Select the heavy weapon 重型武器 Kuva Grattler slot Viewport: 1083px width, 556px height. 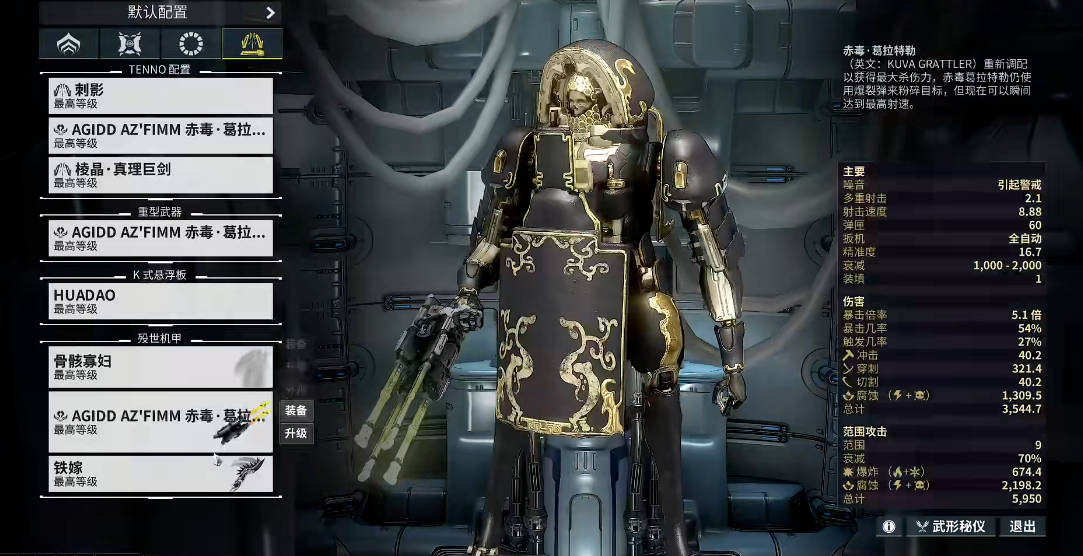(x=161, y=238)
